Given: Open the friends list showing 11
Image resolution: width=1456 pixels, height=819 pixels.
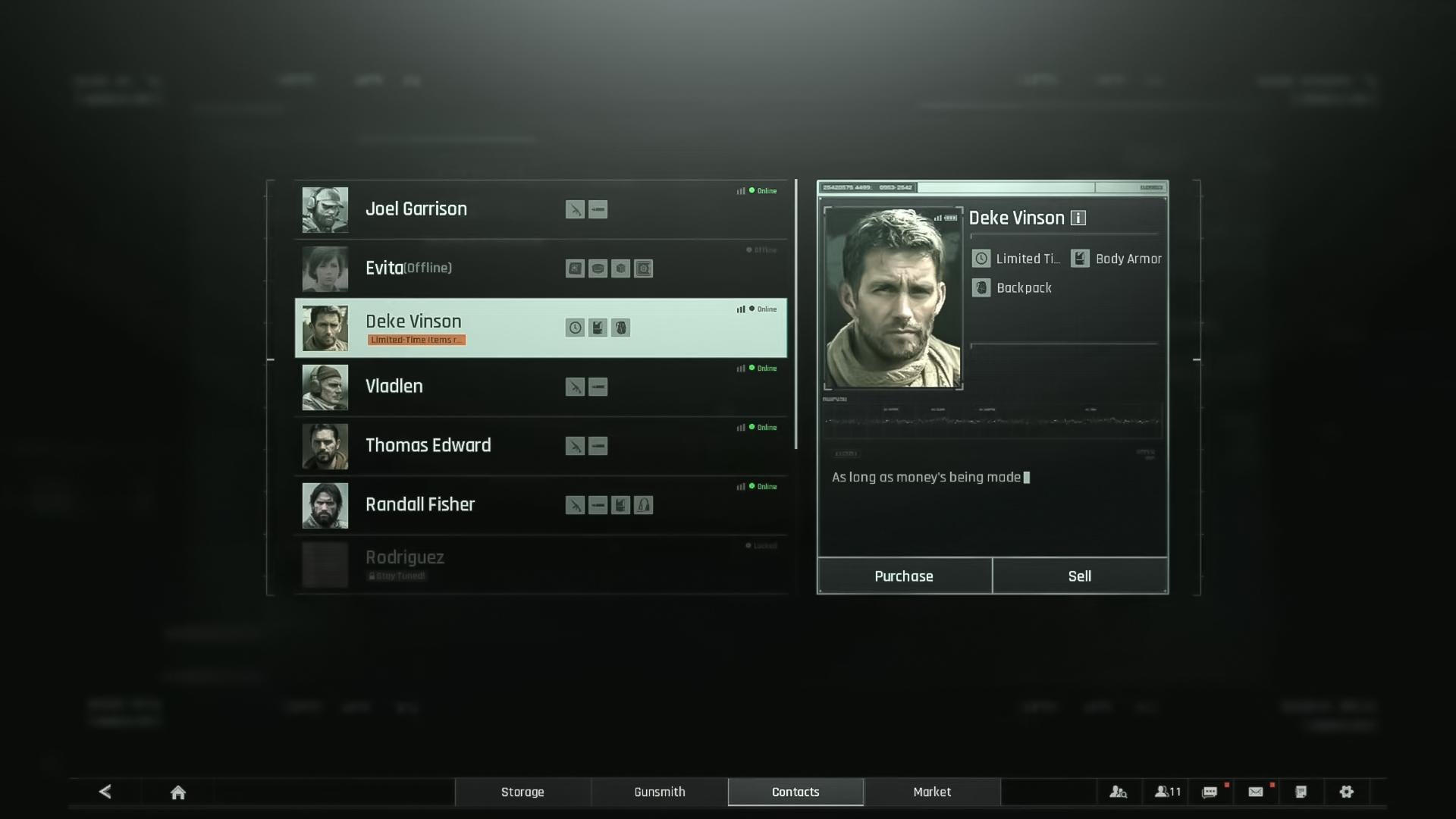Looking at the screenshot, I should pyautogui.click(x=1167, y=792).
